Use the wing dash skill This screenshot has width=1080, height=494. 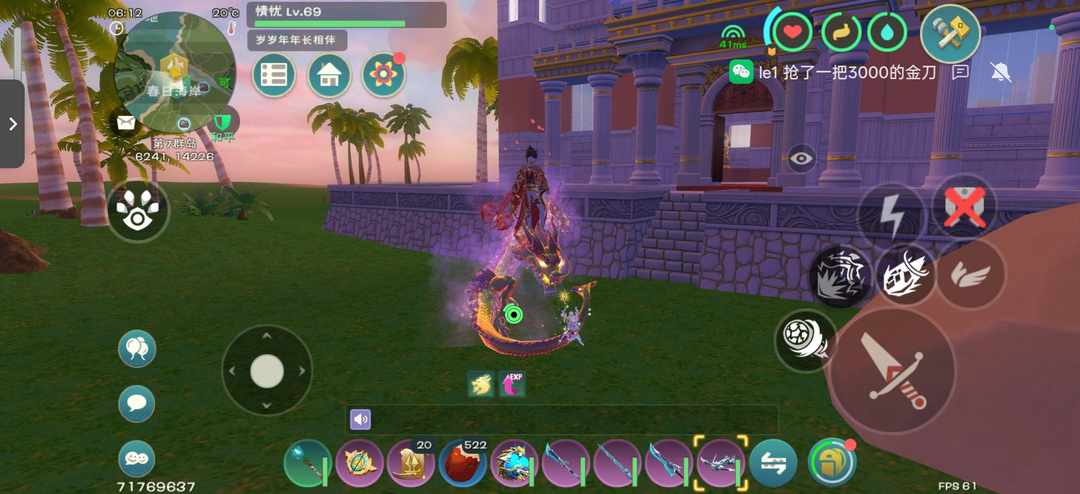coord(969,274)
